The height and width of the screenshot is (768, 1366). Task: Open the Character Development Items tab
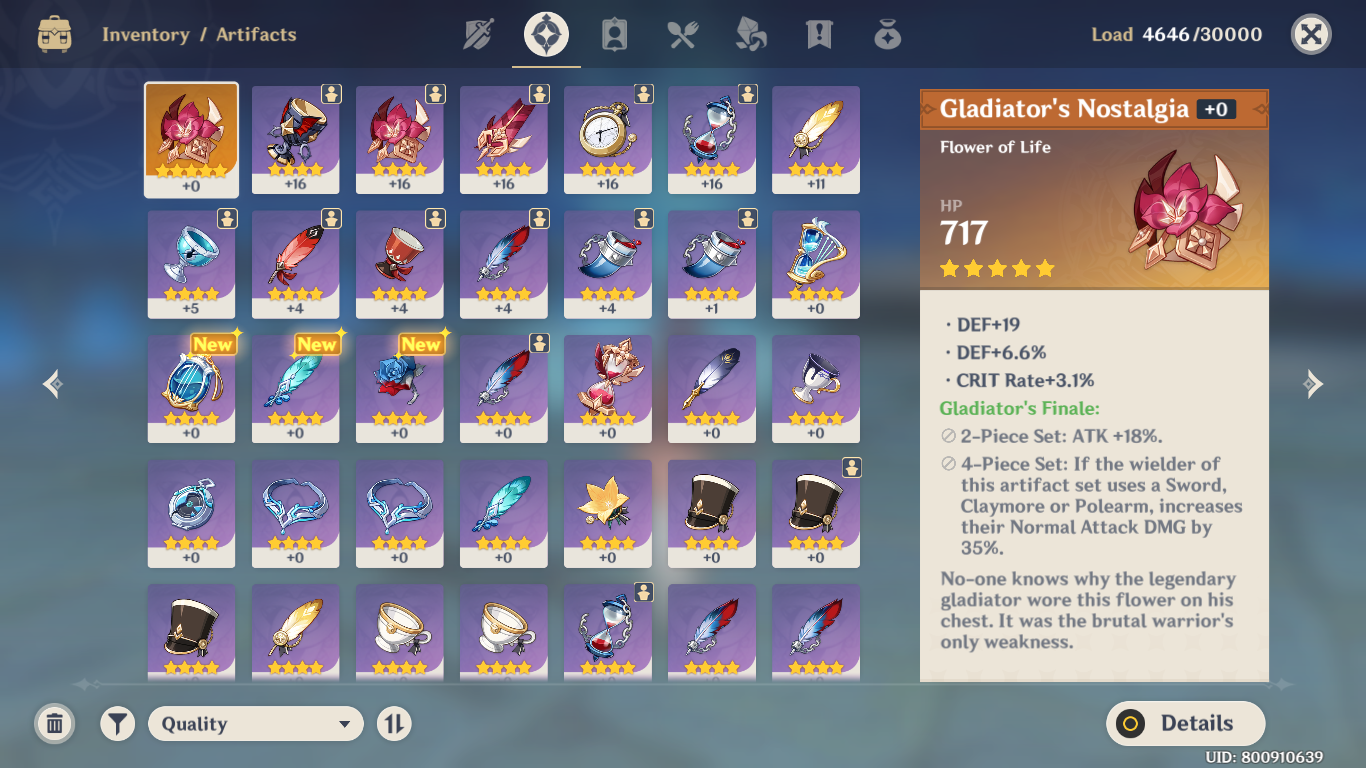coord(614,35)
